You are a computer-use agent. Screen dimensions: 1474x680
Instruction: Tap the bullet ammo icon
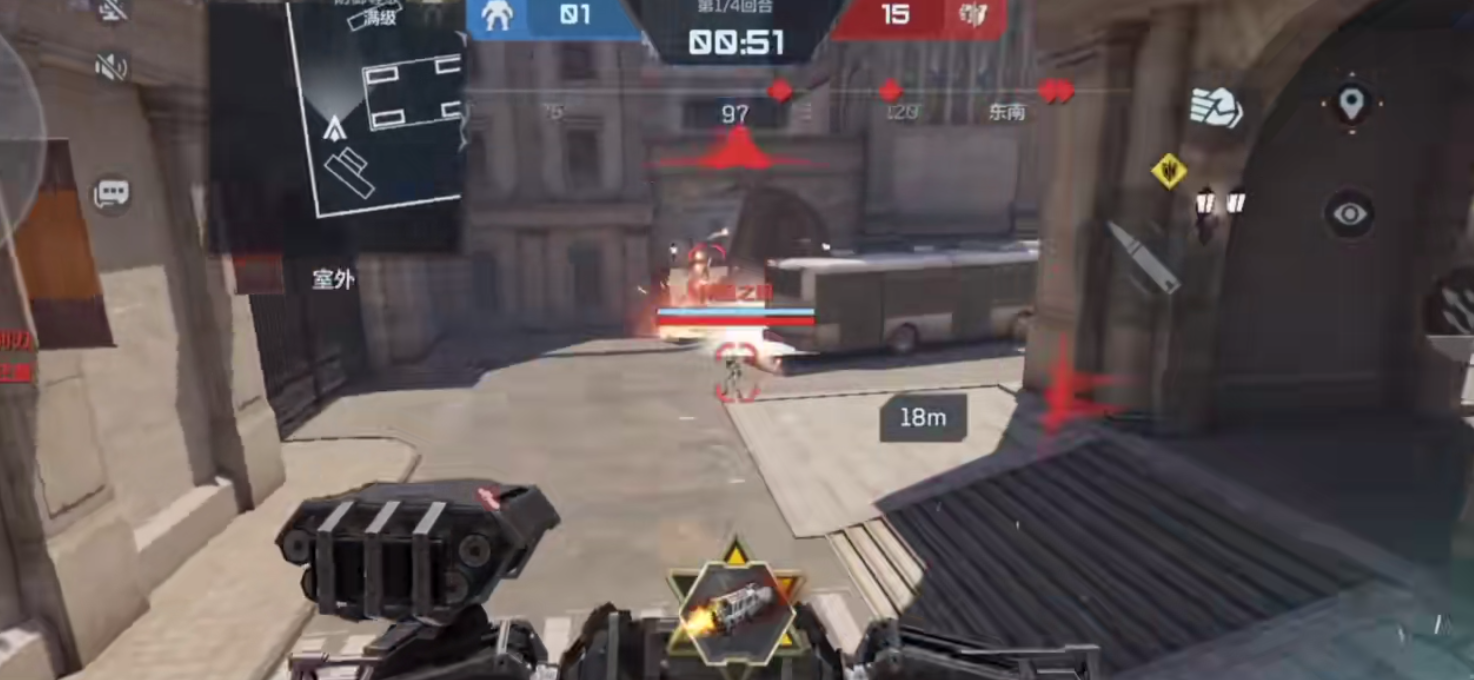tap(1142, 257)
